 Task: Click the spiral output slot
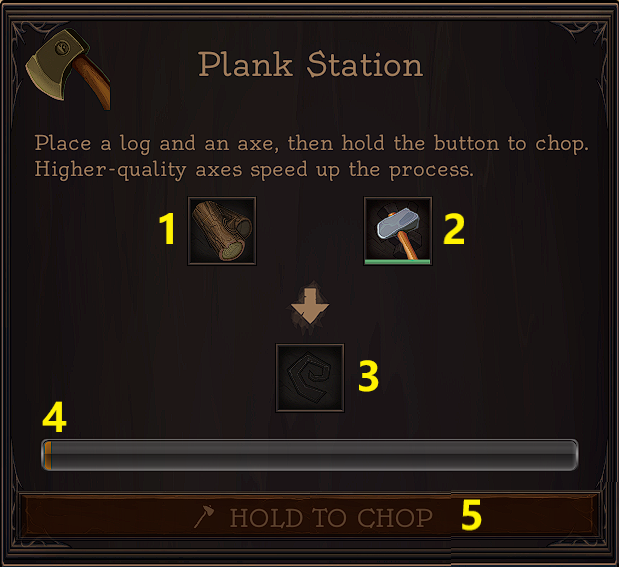click(310, 378)
